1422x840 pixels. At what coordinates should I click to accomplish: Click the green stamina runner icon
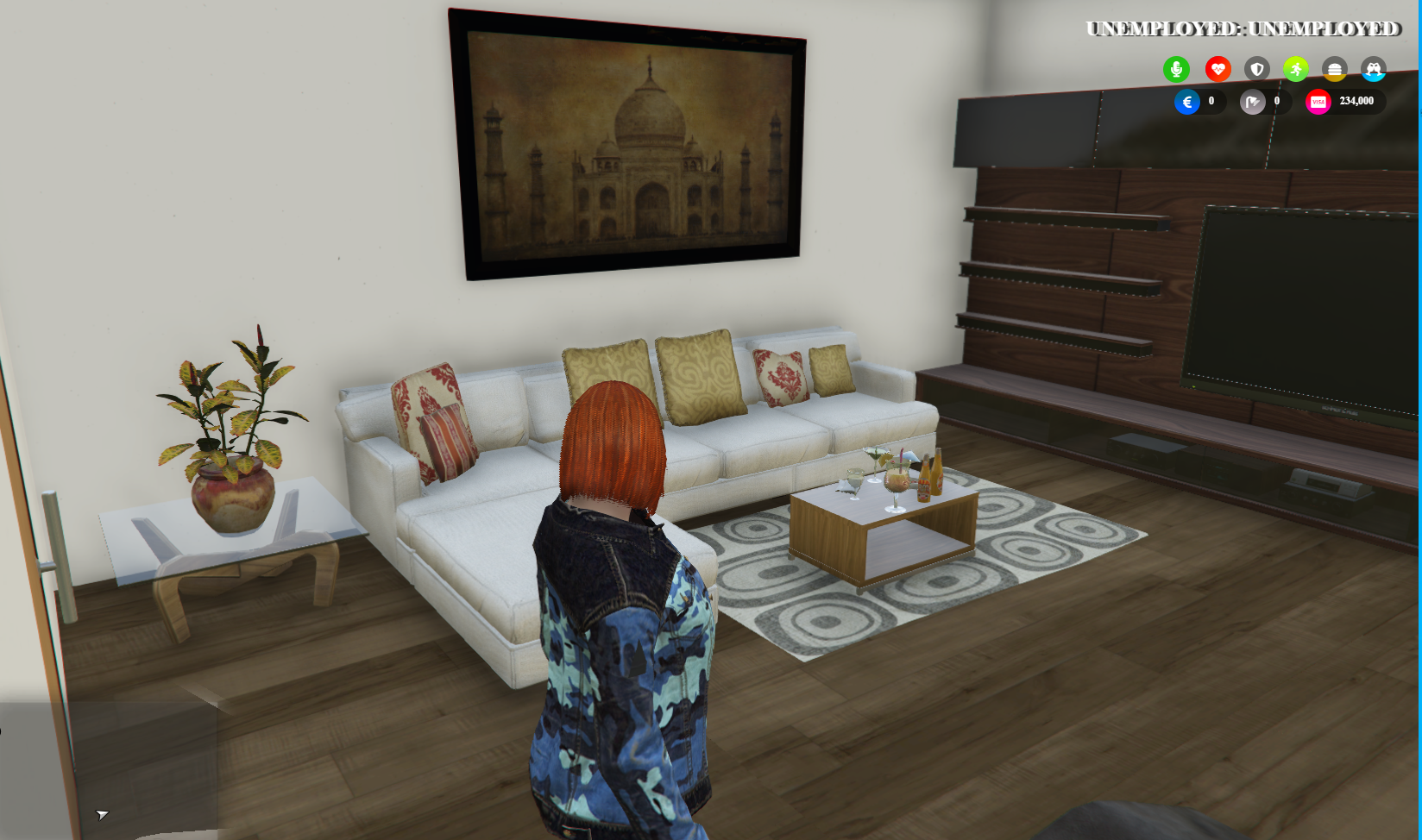pyautogui.click(x=1297, y=69)
